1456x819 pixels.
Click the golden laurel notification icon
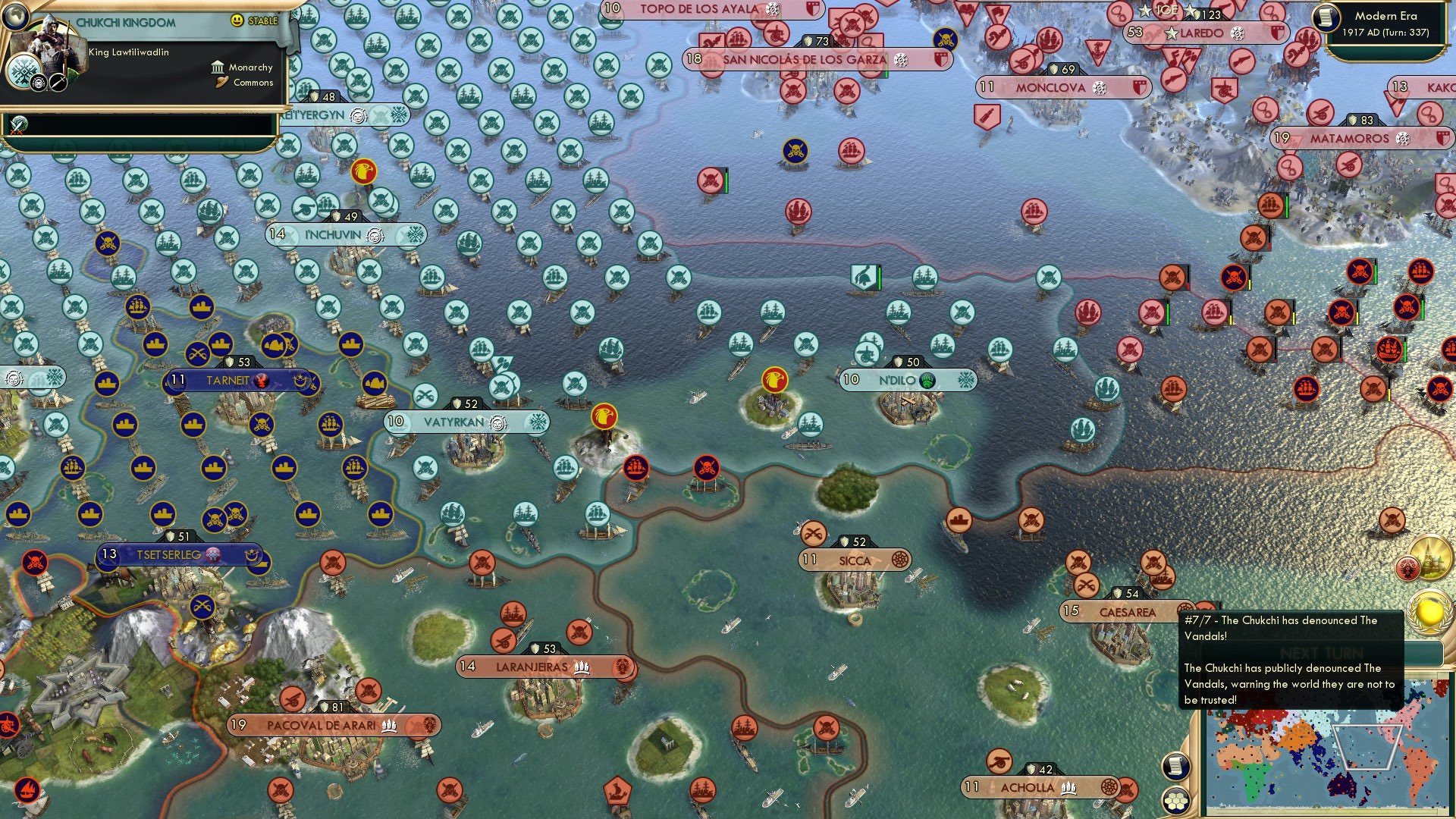click(x=1429, y=613)
